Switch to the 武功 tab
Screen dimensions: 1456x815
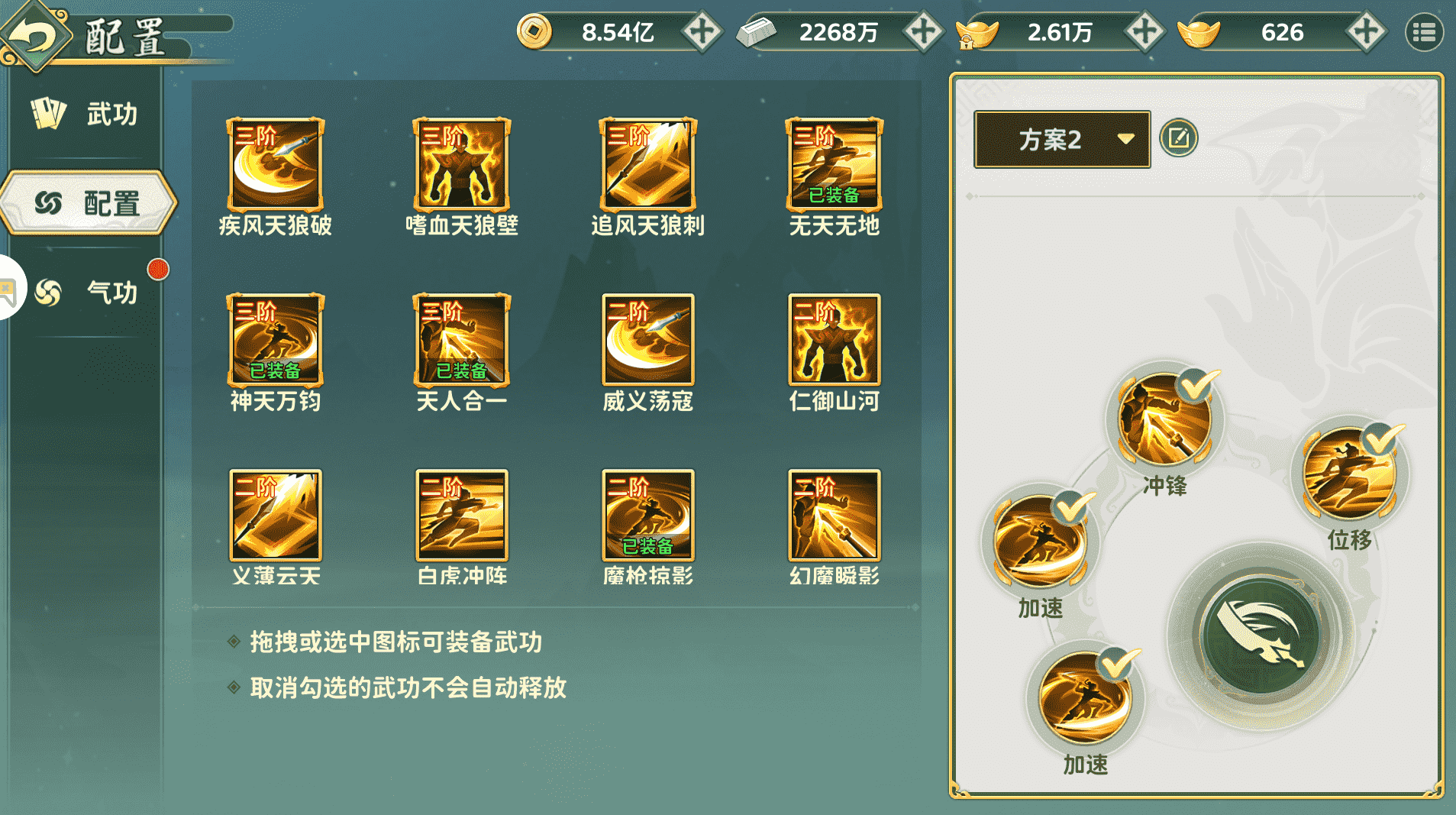coord(88,113)
